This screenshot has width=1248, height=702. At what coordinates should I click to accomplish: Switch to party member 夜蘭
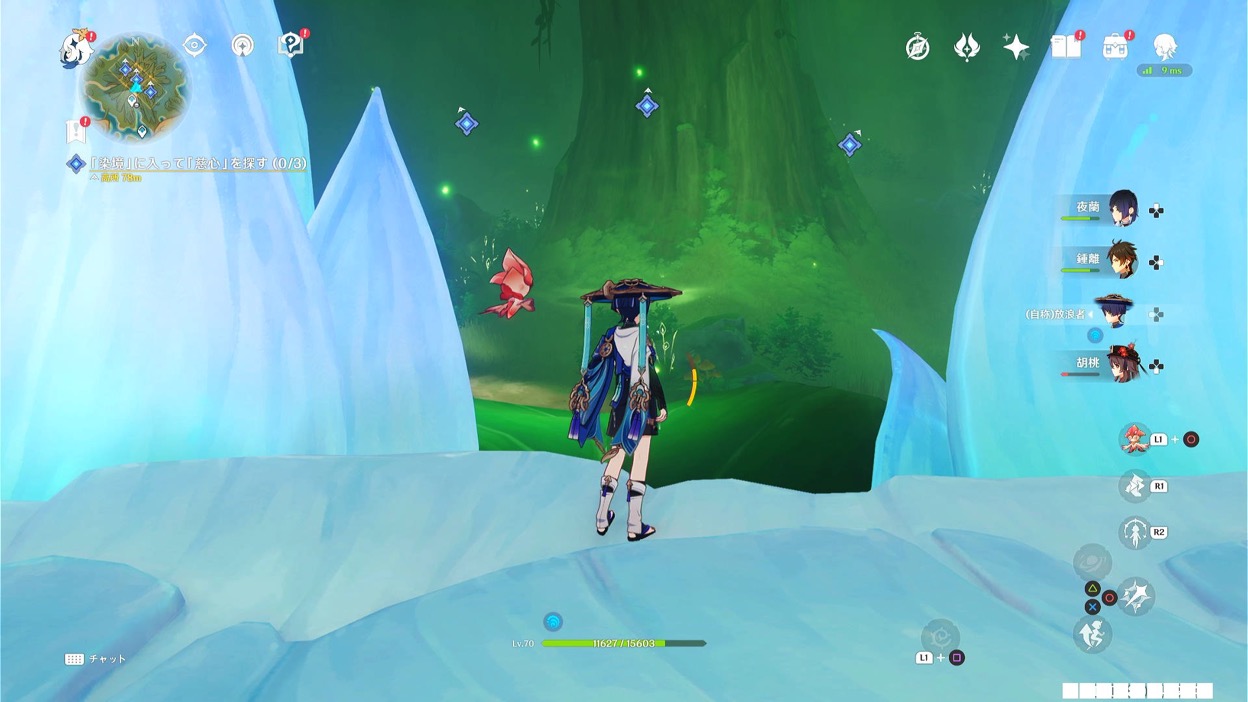(1121, 209)
